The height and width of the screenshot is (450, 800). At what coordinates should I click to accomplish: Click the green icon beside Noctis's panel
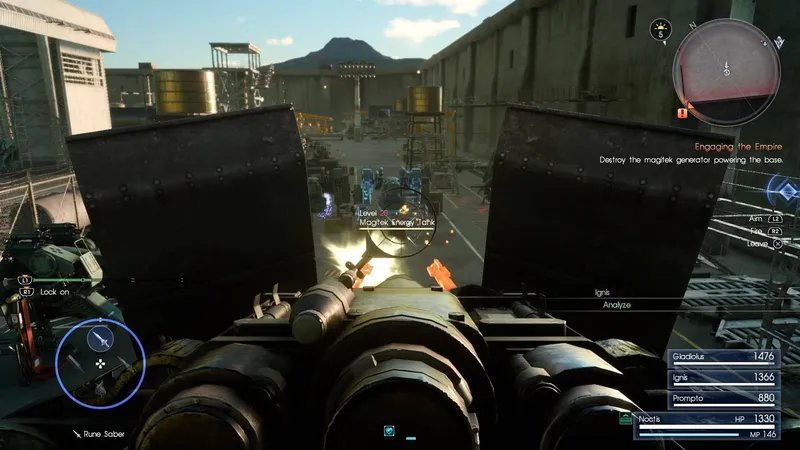(626, 417)
